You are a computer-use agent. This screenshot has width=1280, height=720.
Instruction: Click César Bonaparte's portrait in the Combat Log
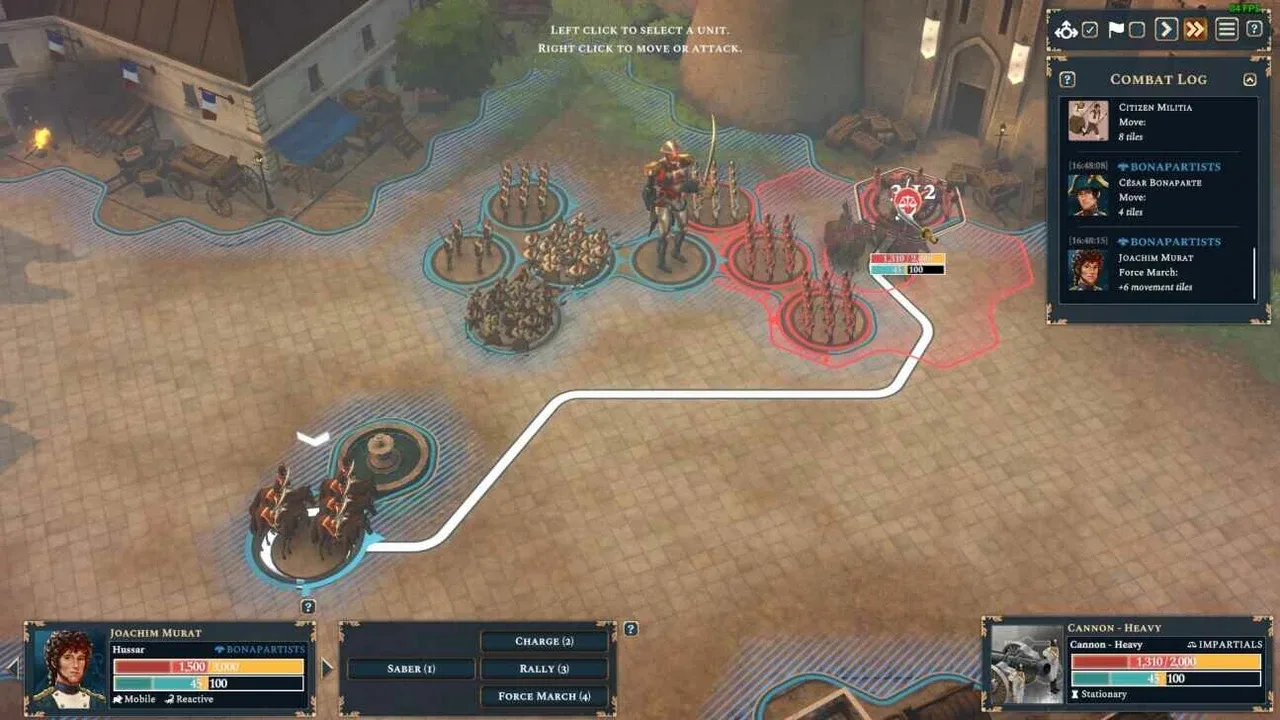(x=1087, y=195)
